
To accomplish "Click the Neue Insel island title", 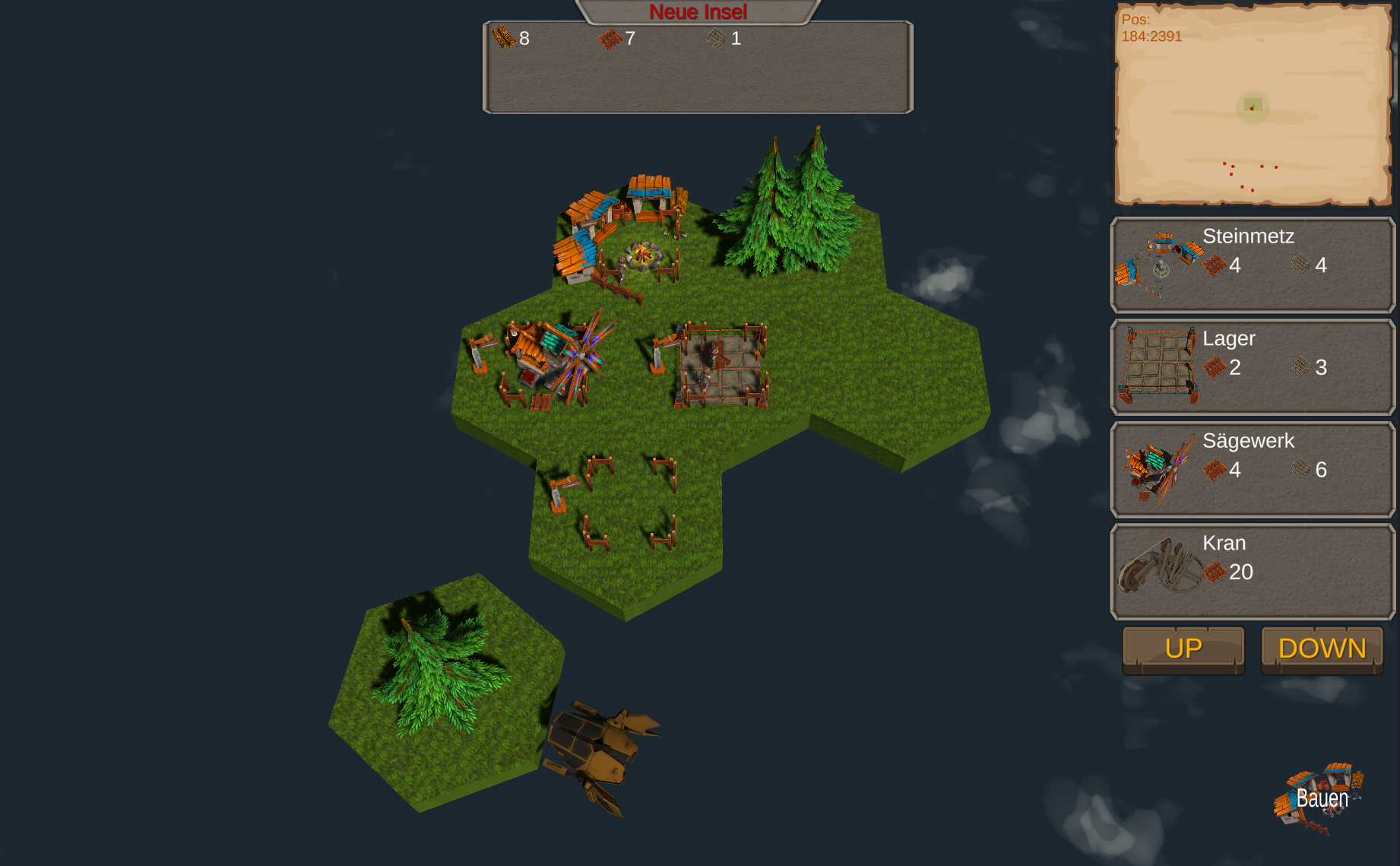I will (x=698, y=12).
